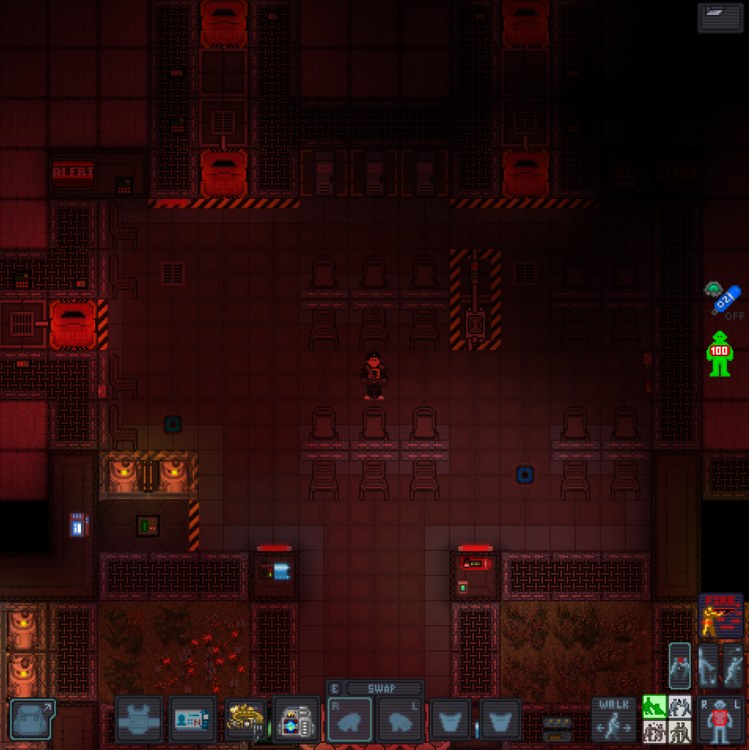The height and width of the screenshot is (750, 749).
Task: Select the right hand slot
Action: [x=350, y=720]
